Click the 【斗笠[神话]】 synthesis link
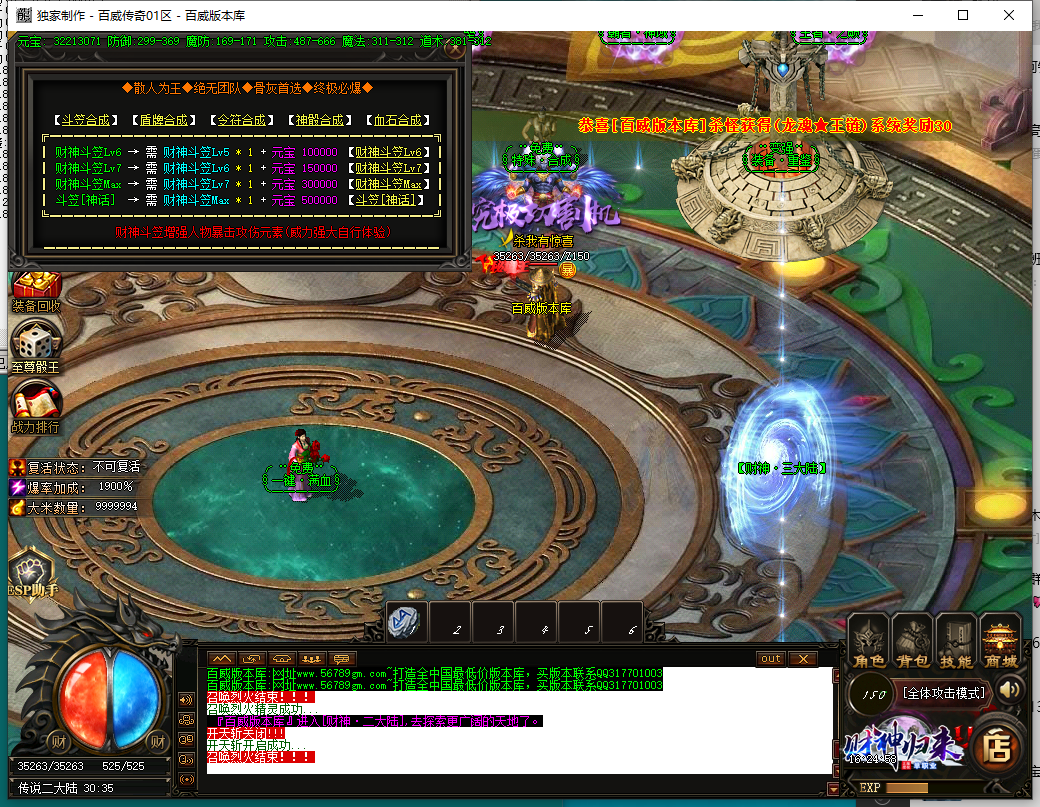The image size is (1040, 807). pyautogui.click(x=392, y=200)
